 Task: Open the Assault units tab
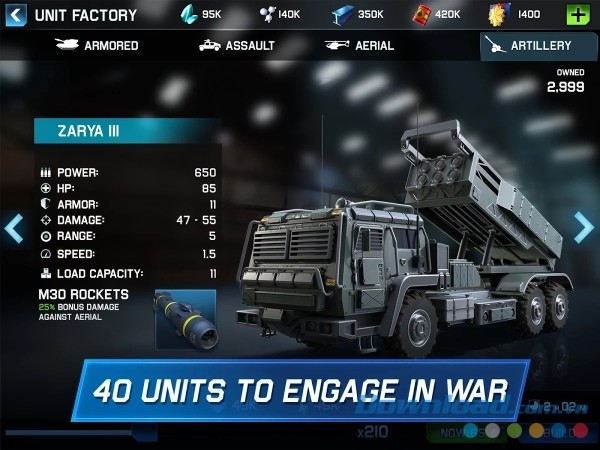tap(236, 46)
